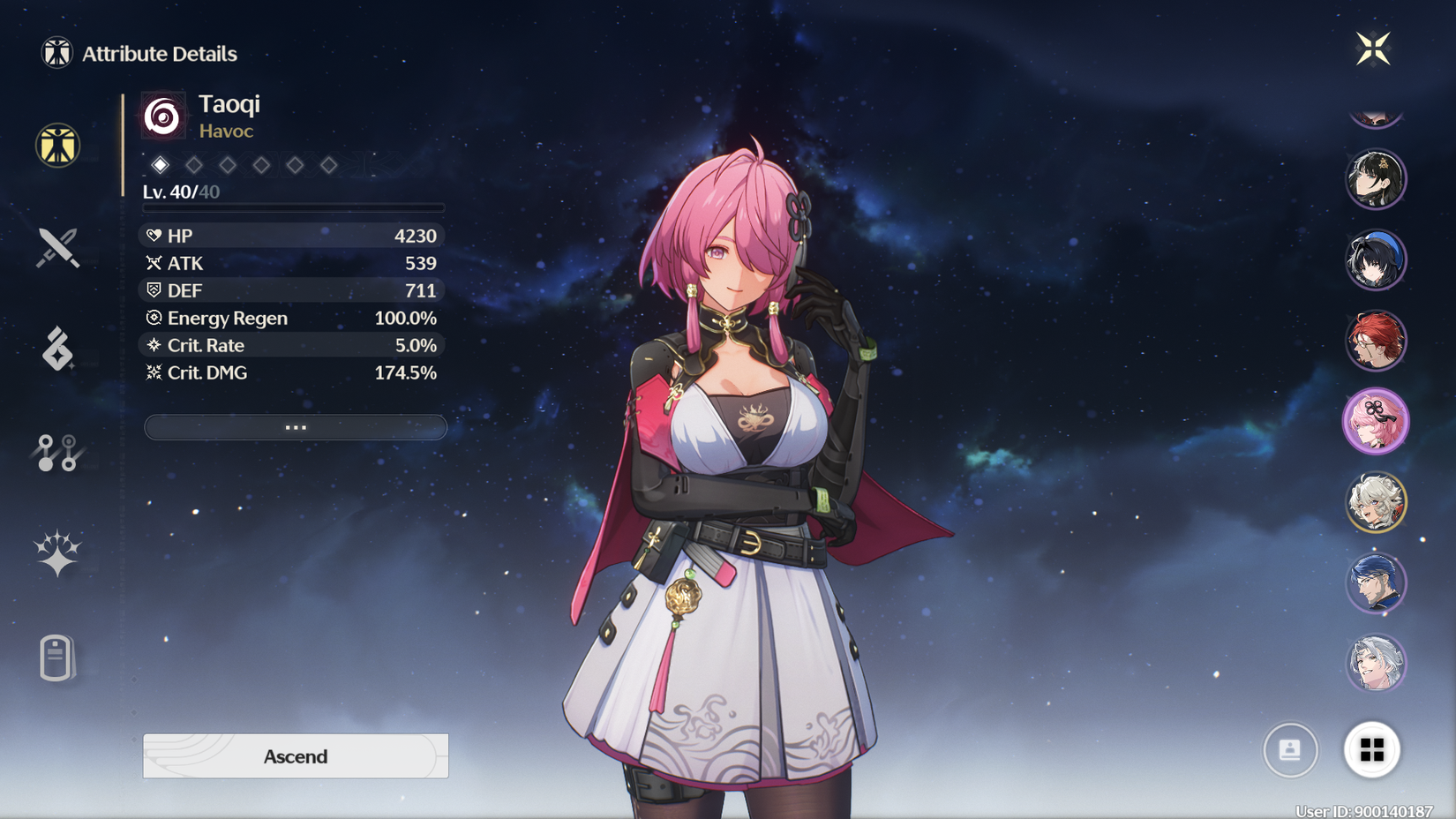Pick the blue-haired male character portrait

[1376, 583]
